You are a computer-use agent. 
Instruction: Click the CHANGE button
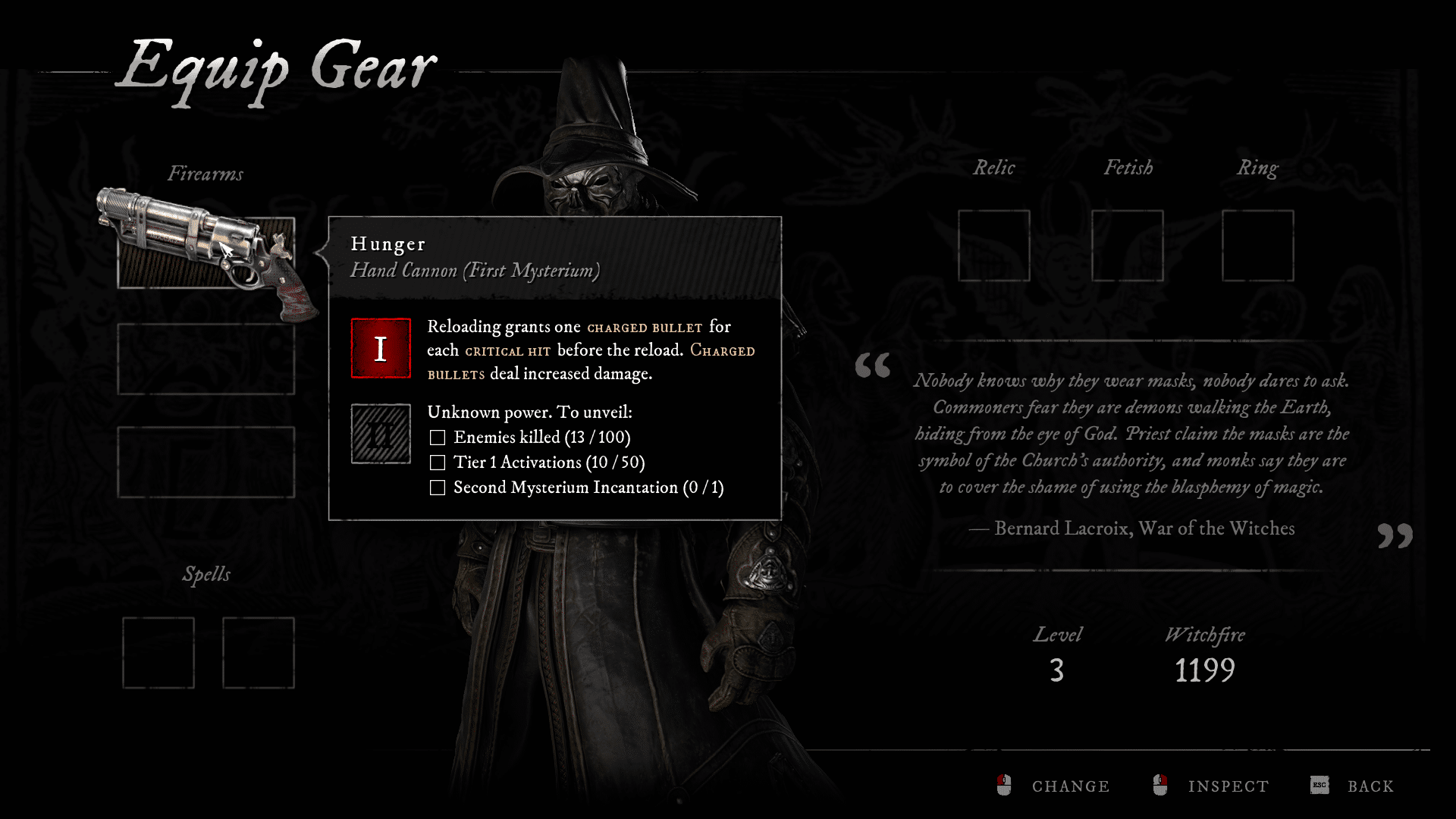(1069, 786)
